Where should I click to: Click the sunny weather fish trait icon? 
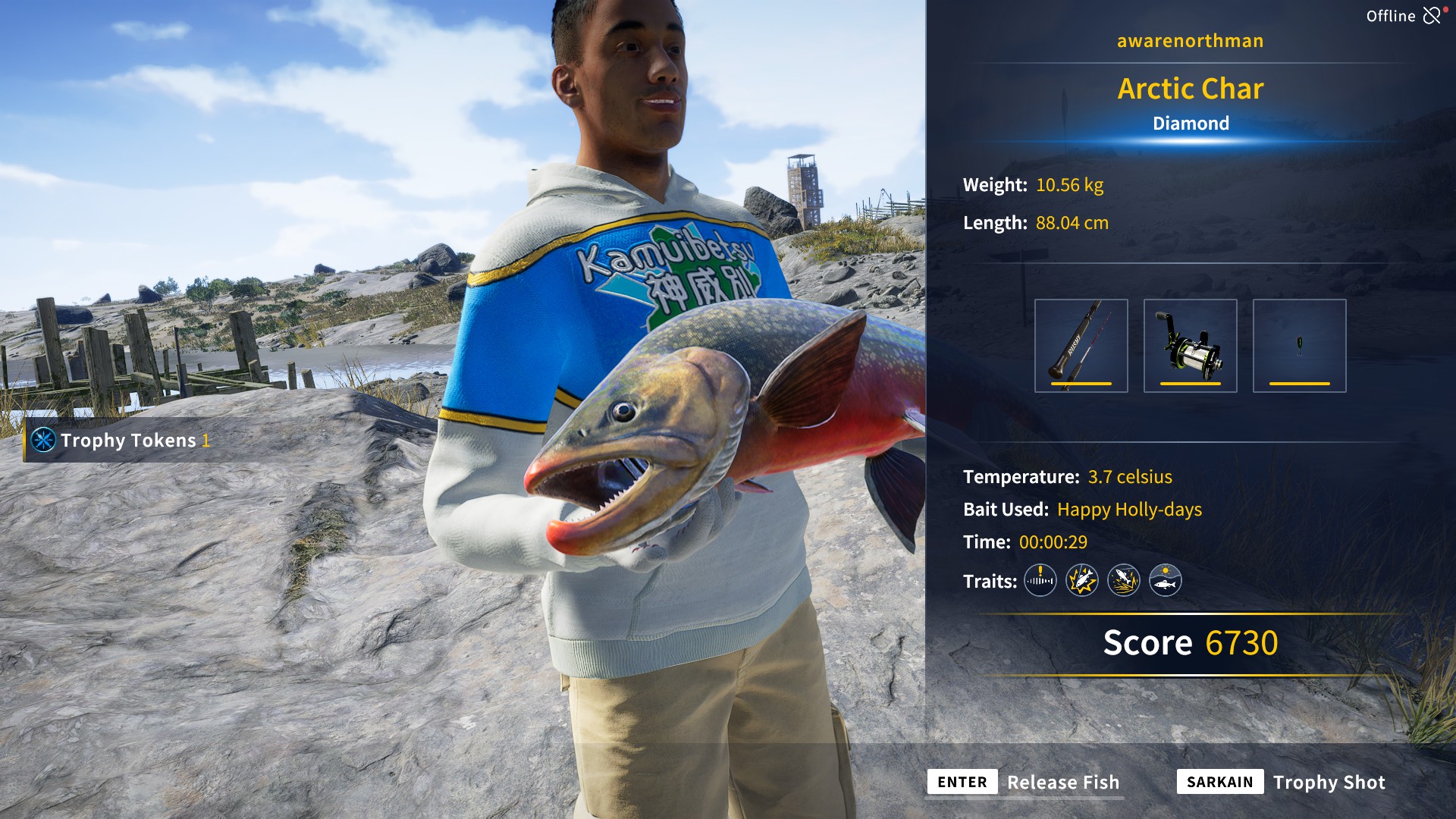pos(1167,581)
